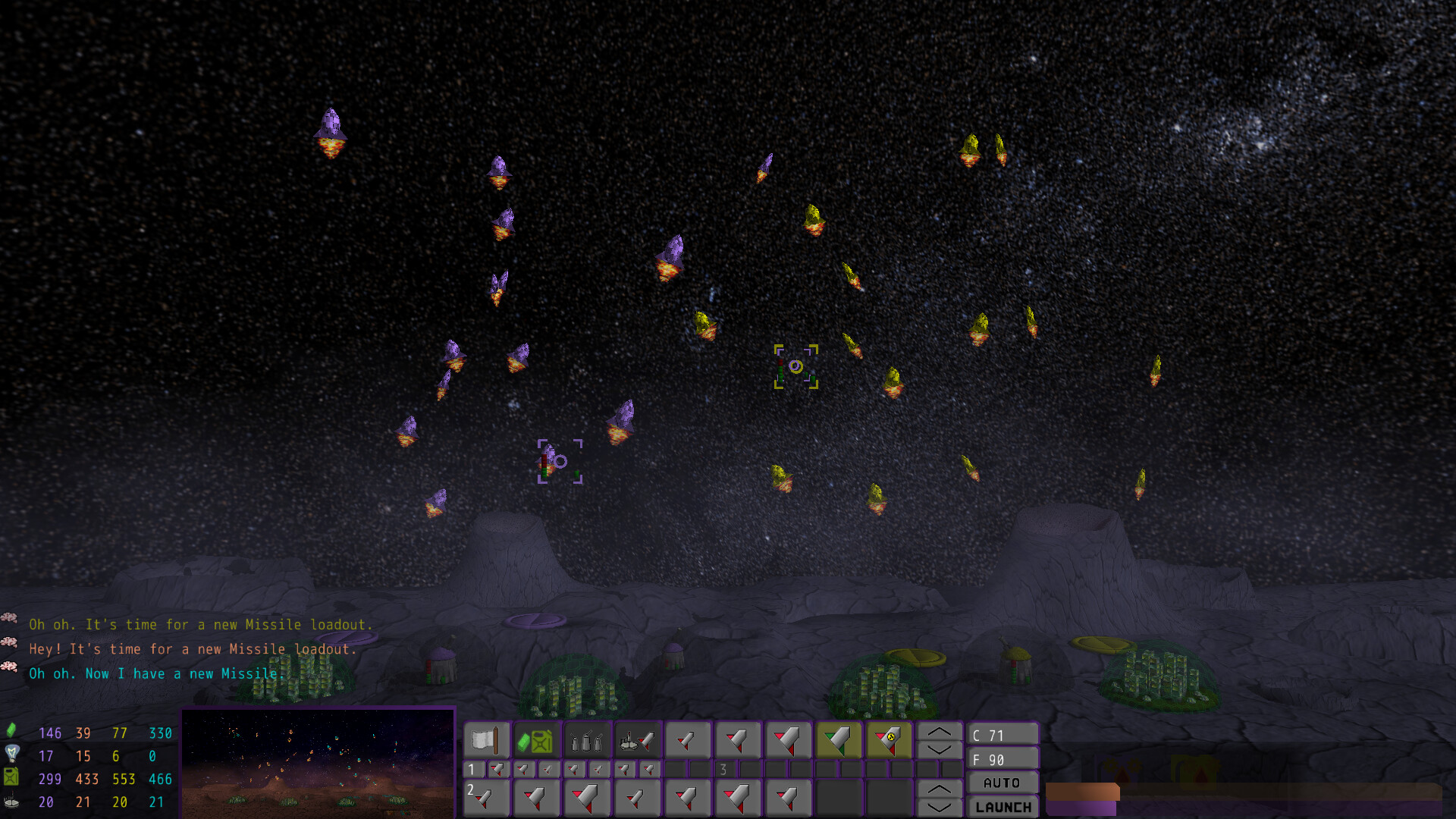This screenshot has height=819, width=1456.
Task: Select the submarine missile launcher icon
Action: [637, 739]
